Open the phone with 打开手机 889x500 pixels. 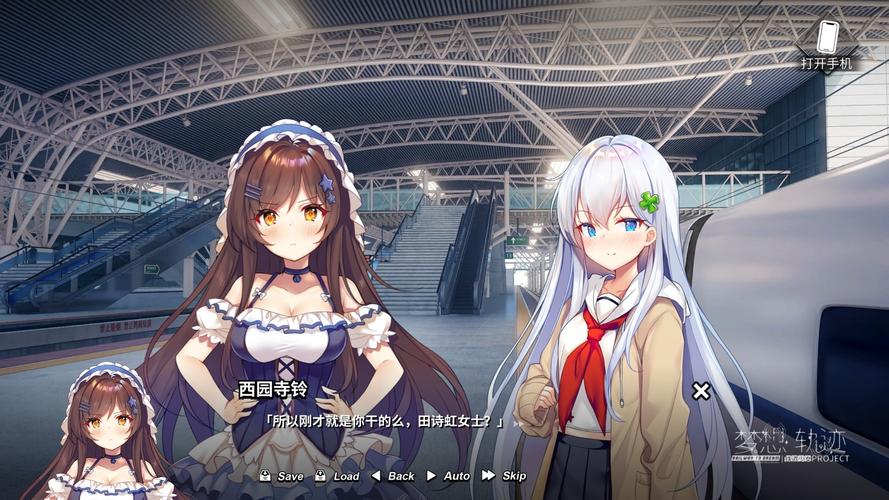[826, 43]
